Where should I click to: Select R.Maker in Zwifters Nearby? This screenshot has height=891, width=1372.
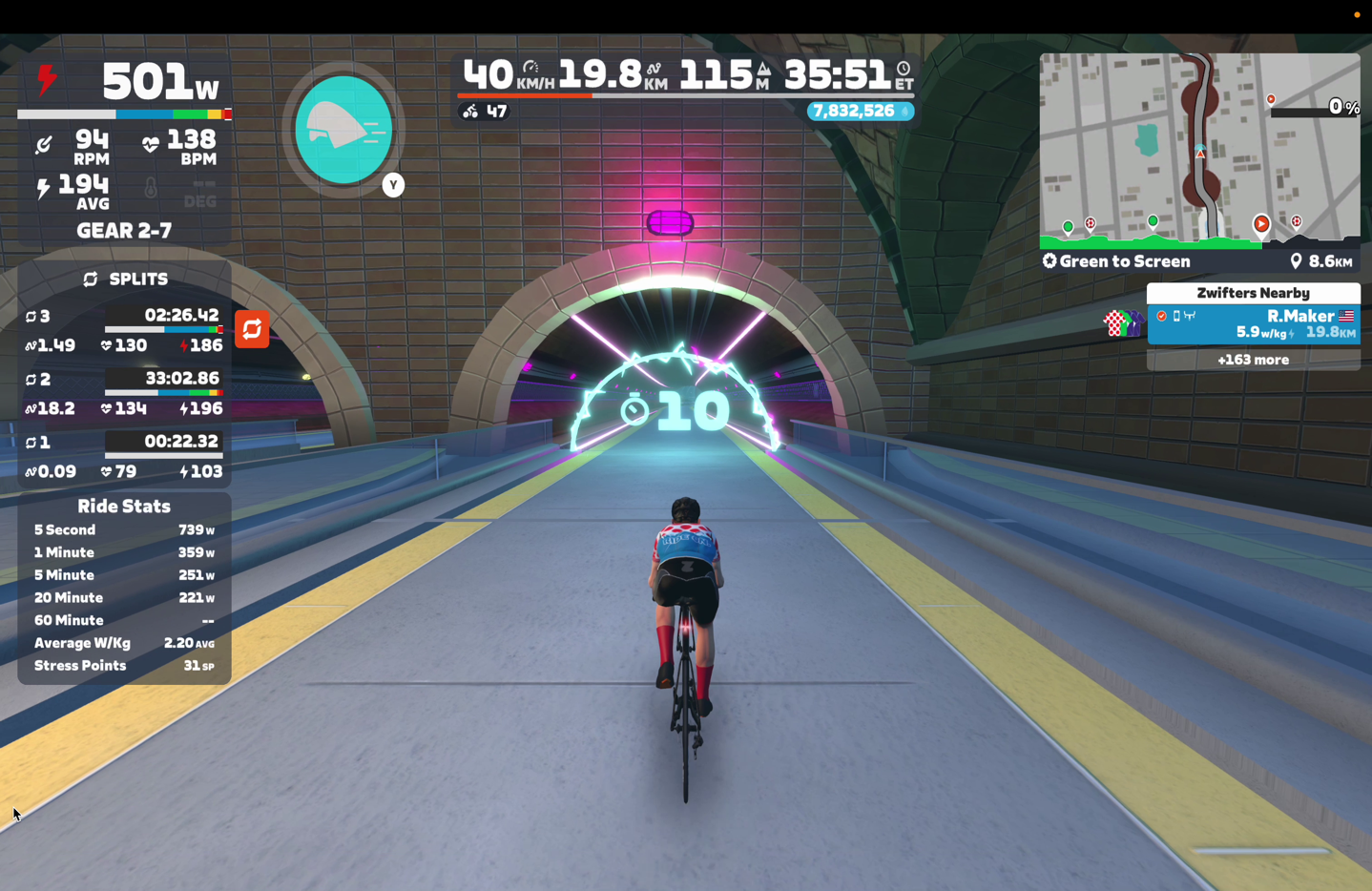click(1253, 323)
